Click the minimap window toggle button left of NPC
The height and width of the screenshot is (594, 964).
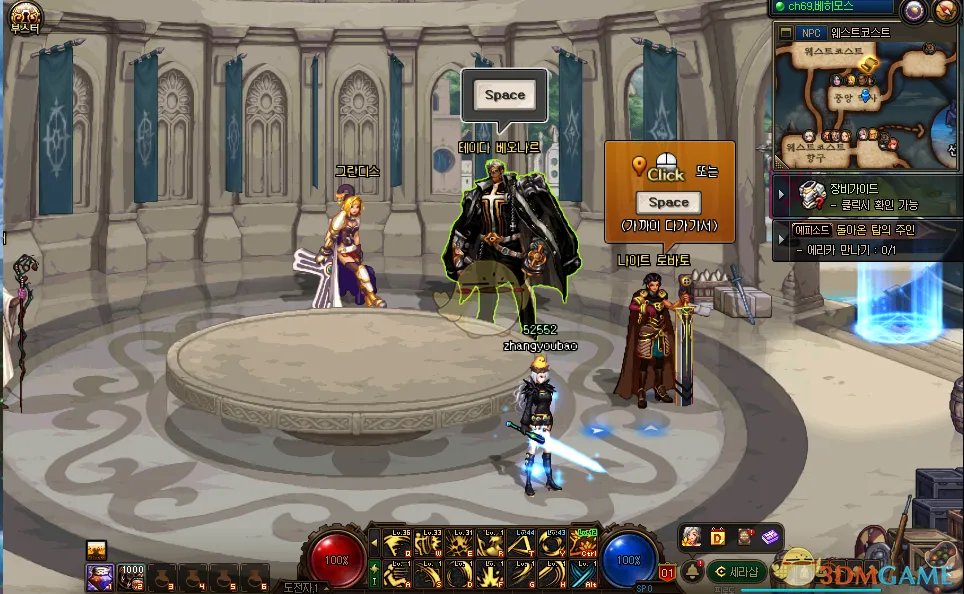pos(785,32)
